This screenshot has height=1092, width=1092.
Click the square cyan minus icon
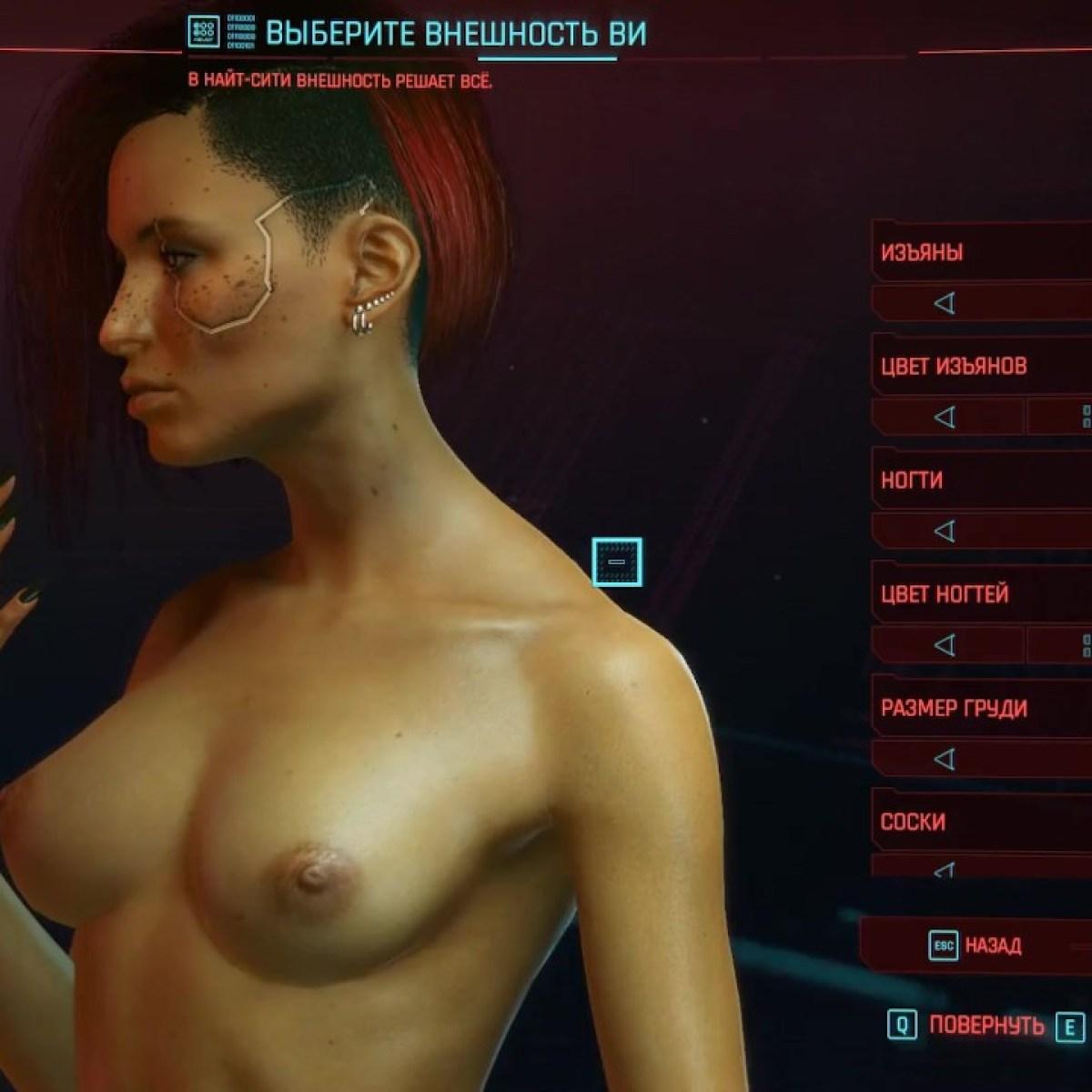coord(617,561)
